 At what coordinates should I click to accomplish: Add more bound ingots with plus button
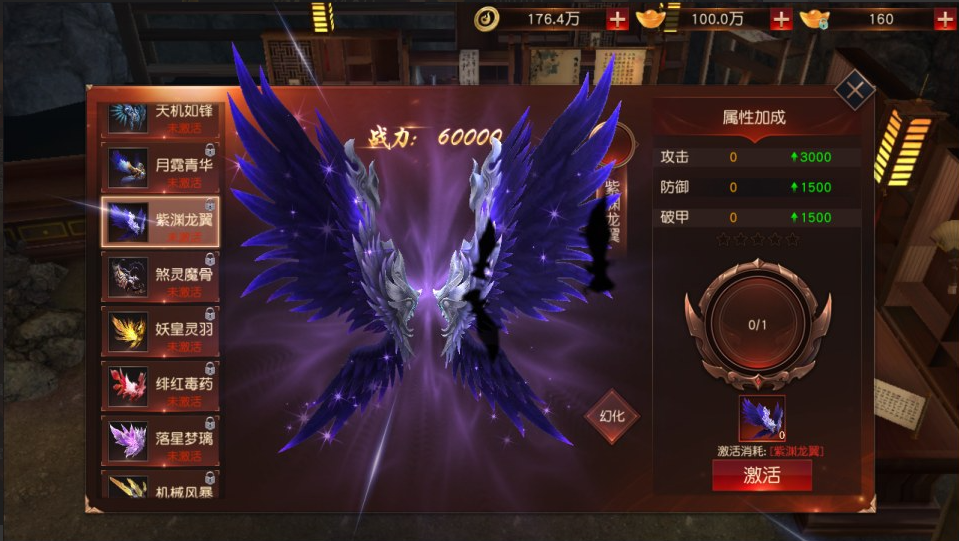(x=944, y=18)
